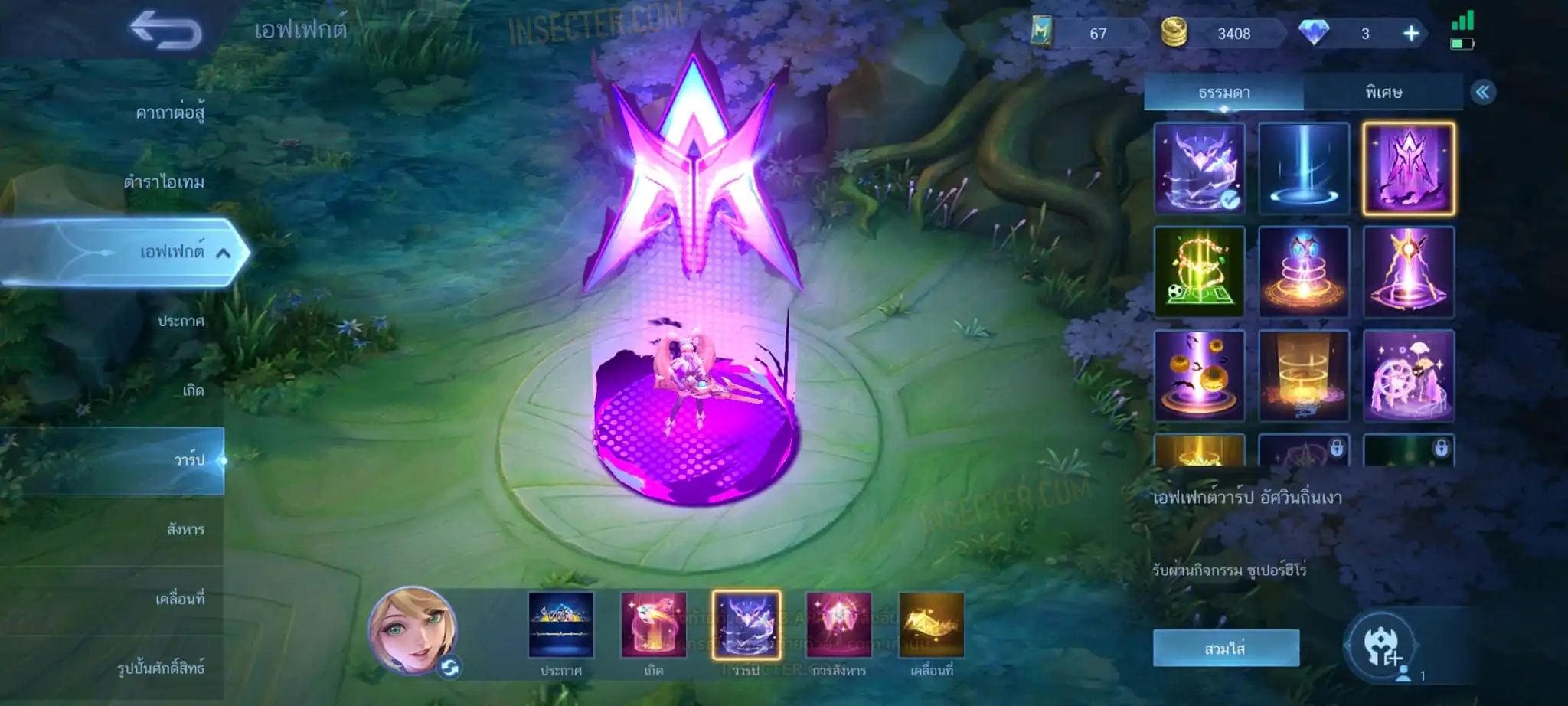Equip the effect with the สวมใส่ button
This screenshot has height=706, width=1568.
1225,649
